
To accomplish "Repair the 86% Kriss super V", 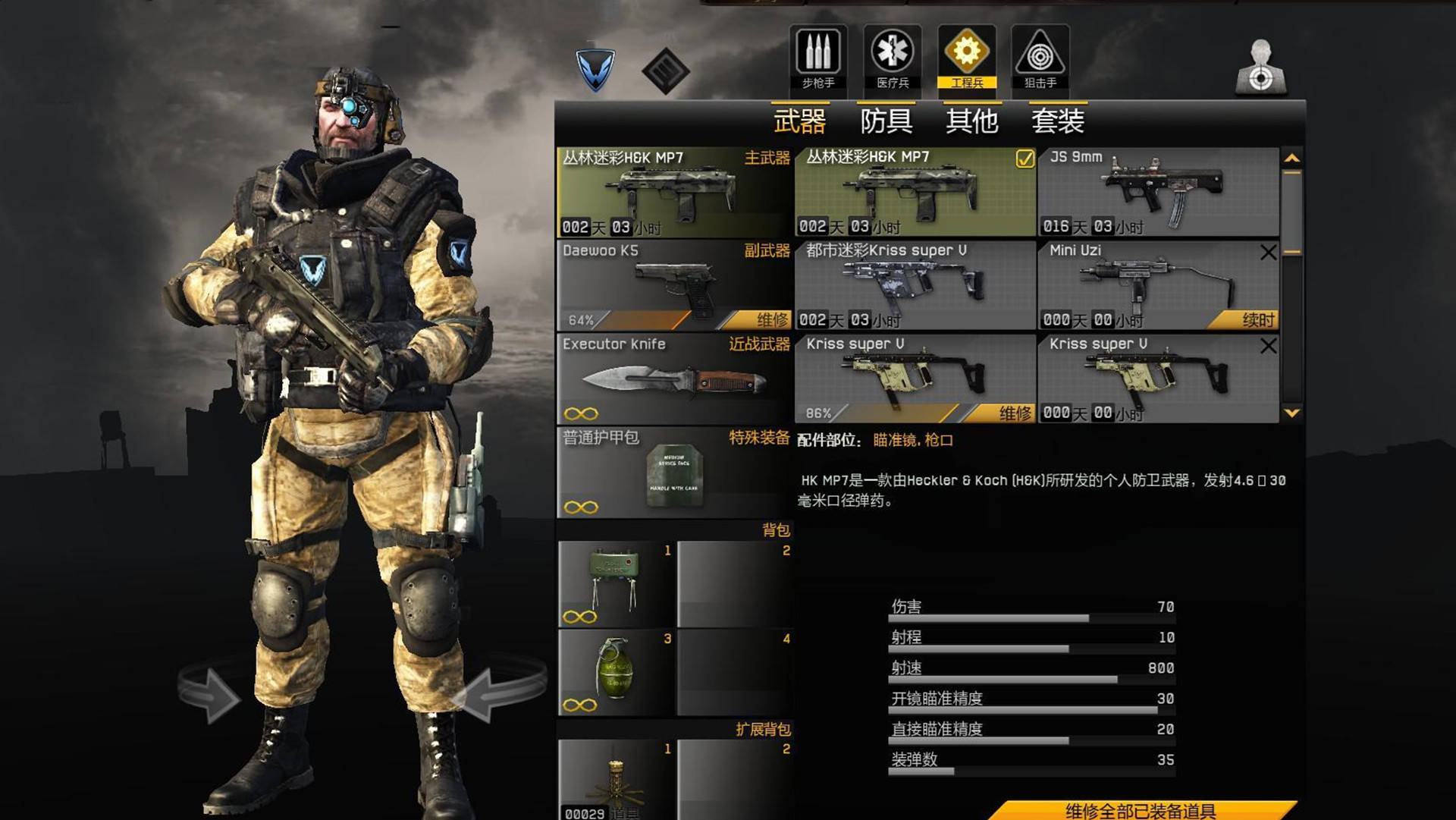I will pos(1015,413).
